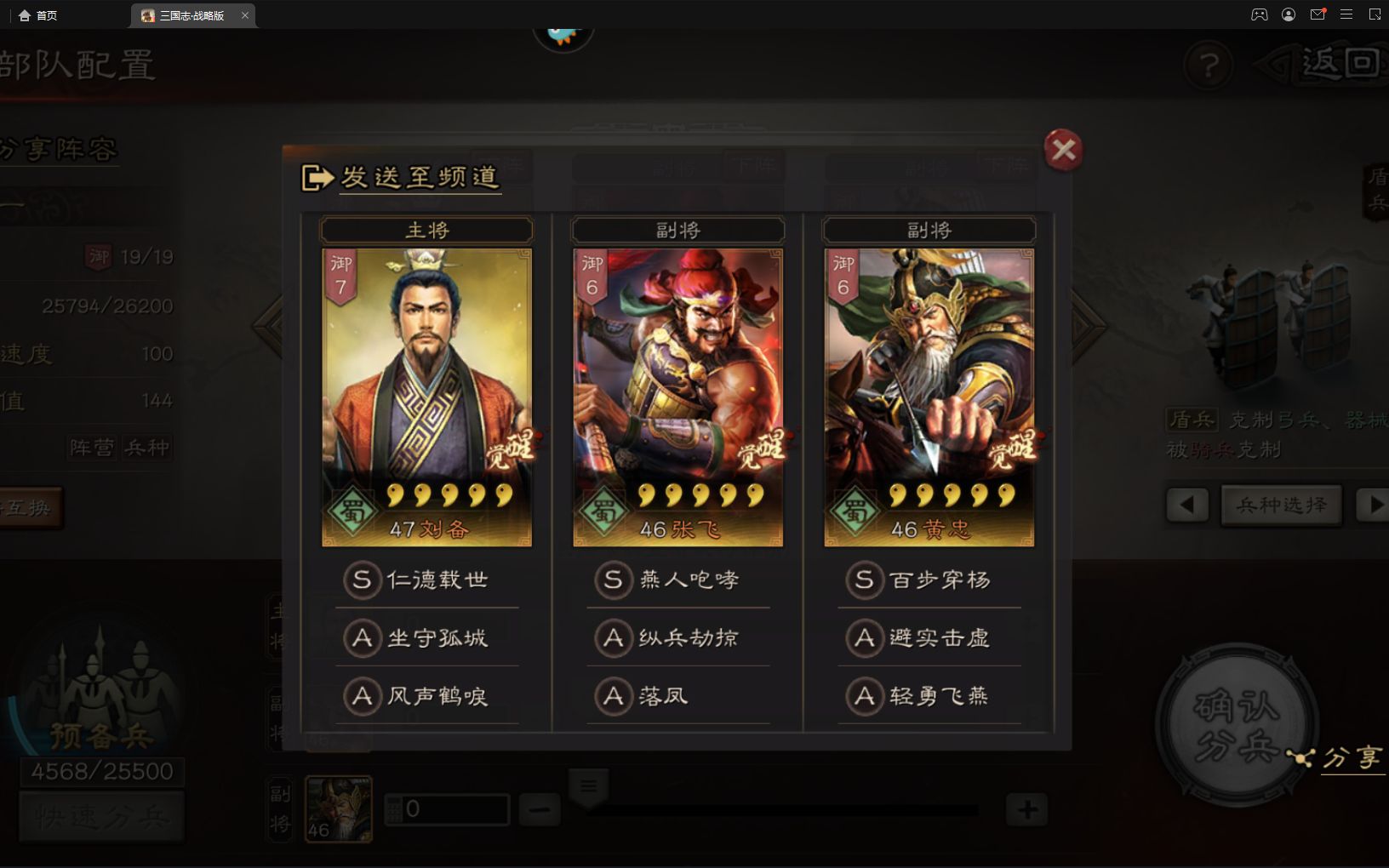Close the share lineup popup
The height and width of the screenshot is (868, 1389).
click(x=1063, y=151)
